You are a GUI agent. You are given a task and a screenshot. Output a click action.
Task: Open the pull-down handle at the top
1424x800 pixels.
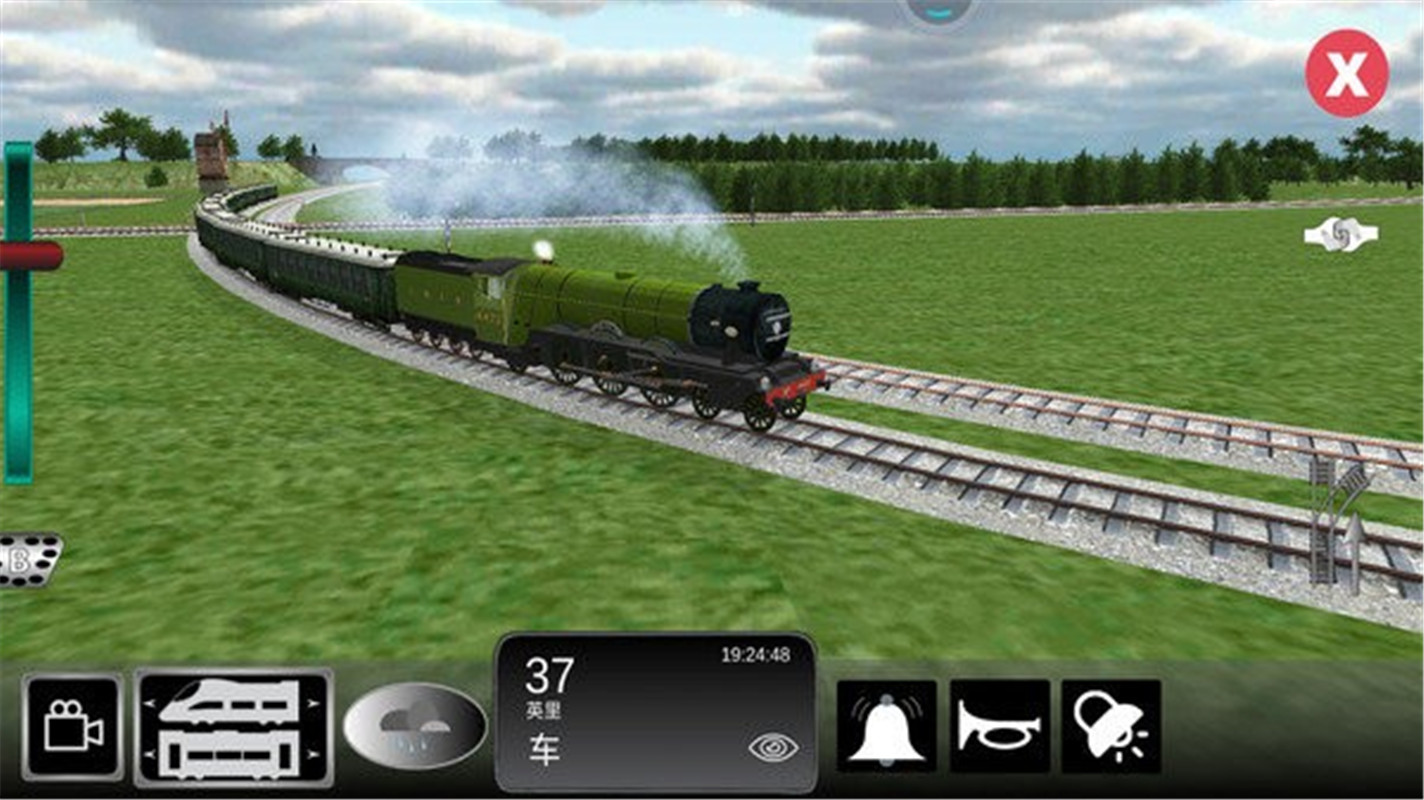[940, 10]
